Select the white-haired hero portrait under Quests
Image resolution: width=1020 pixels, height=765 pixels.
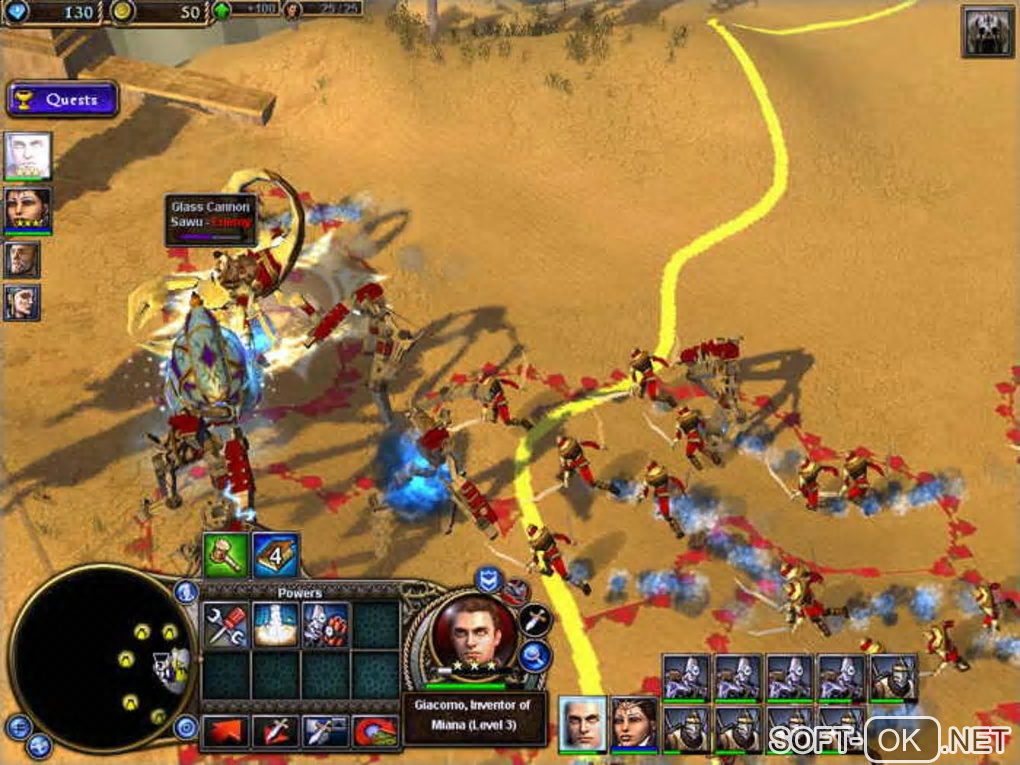tap(27, 155)
